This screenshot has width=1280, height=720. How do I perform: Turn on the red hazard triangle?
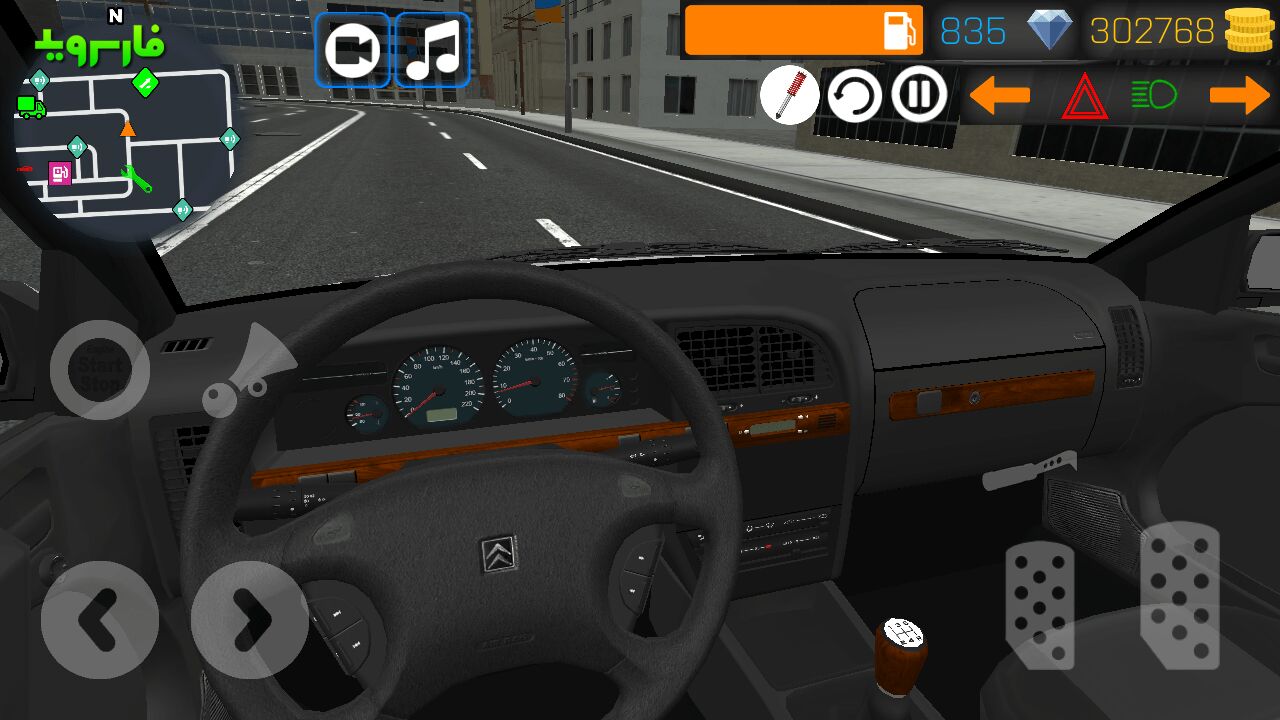pos(1082,98)
